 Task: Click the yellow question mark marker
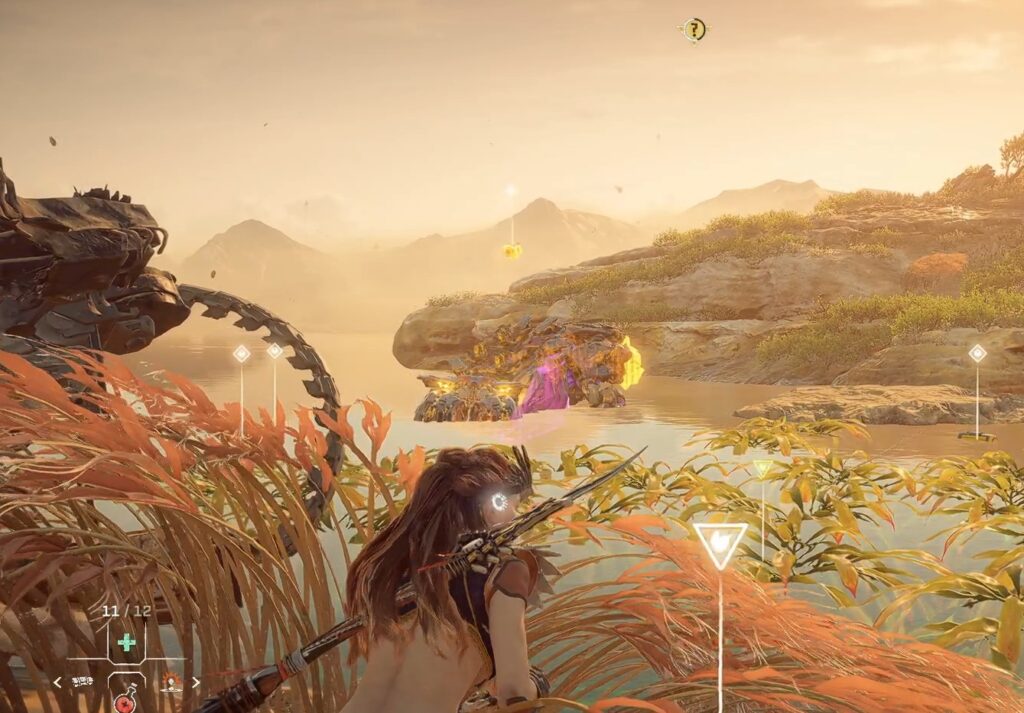pyautogui.click(x=694, y=30)
